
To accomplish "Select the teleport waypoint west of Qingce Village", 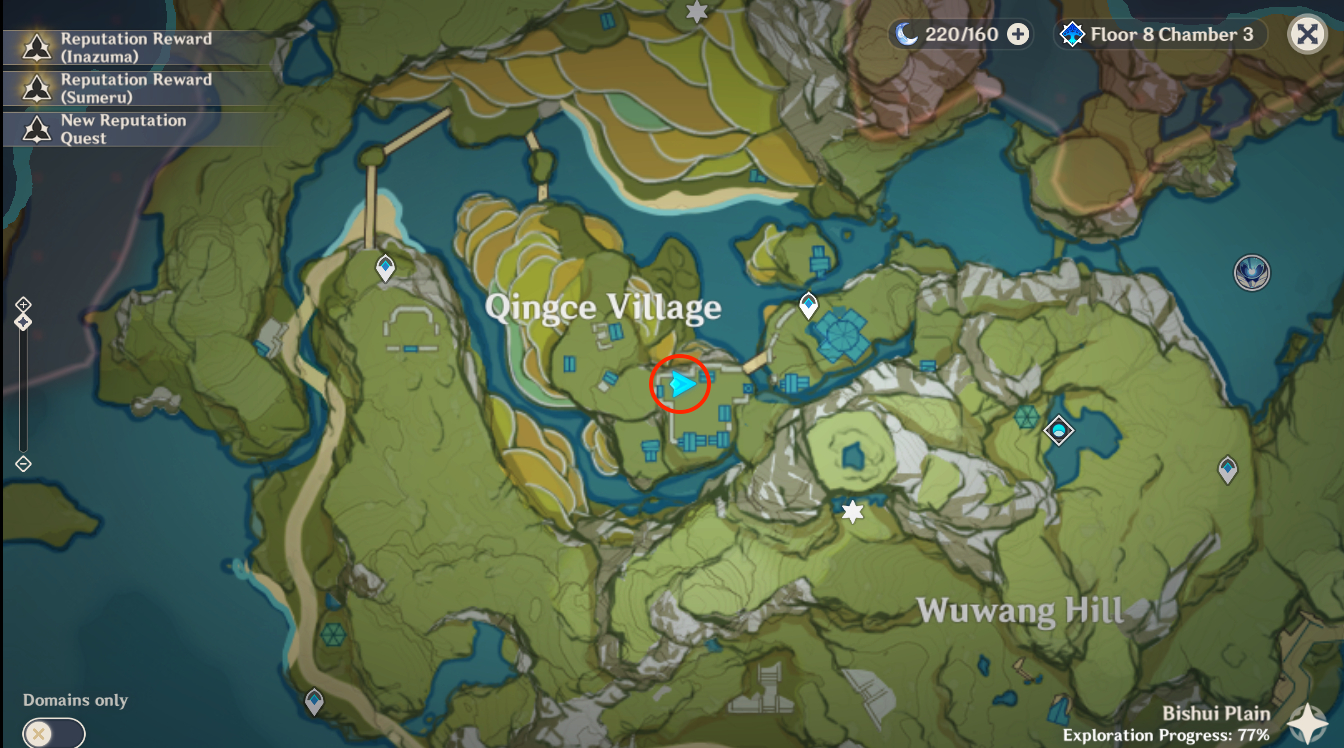I will coord(384,268).
